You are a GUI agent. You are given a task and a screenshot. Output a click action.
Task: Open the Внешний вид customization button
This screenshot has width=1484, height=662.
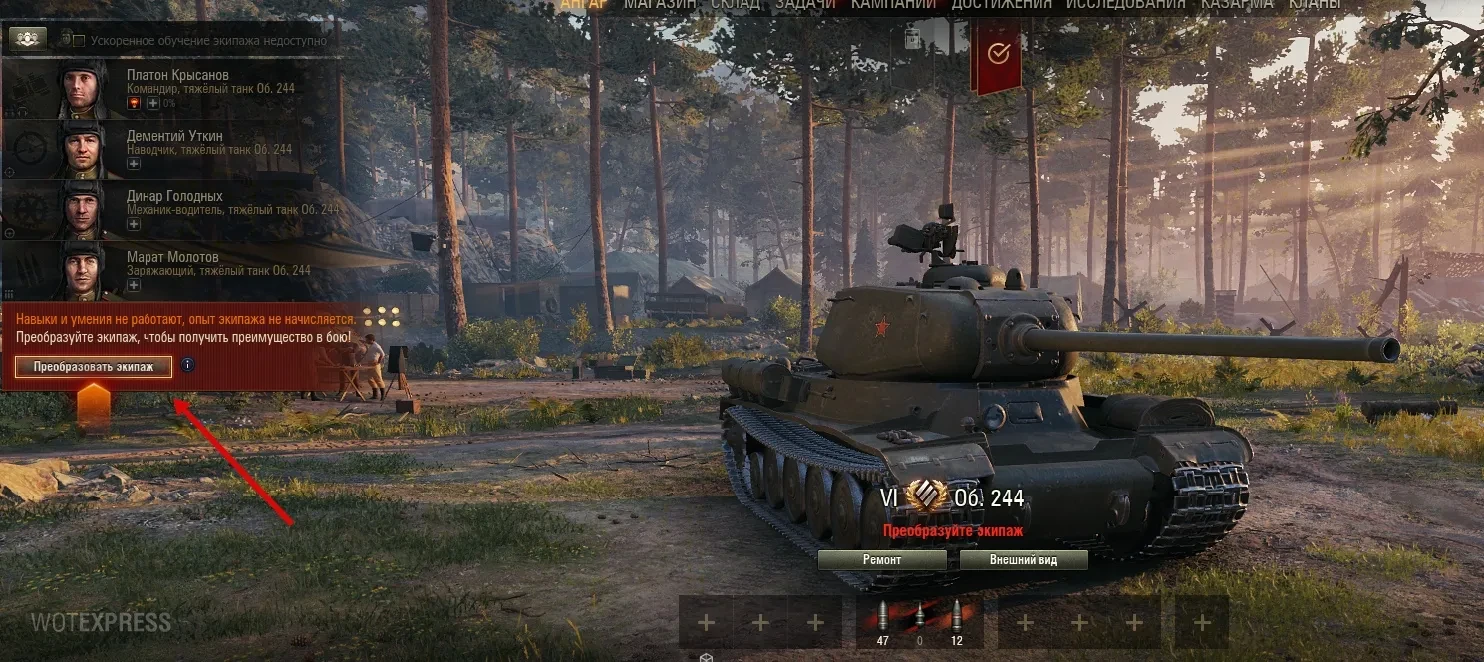point(1023,560)
